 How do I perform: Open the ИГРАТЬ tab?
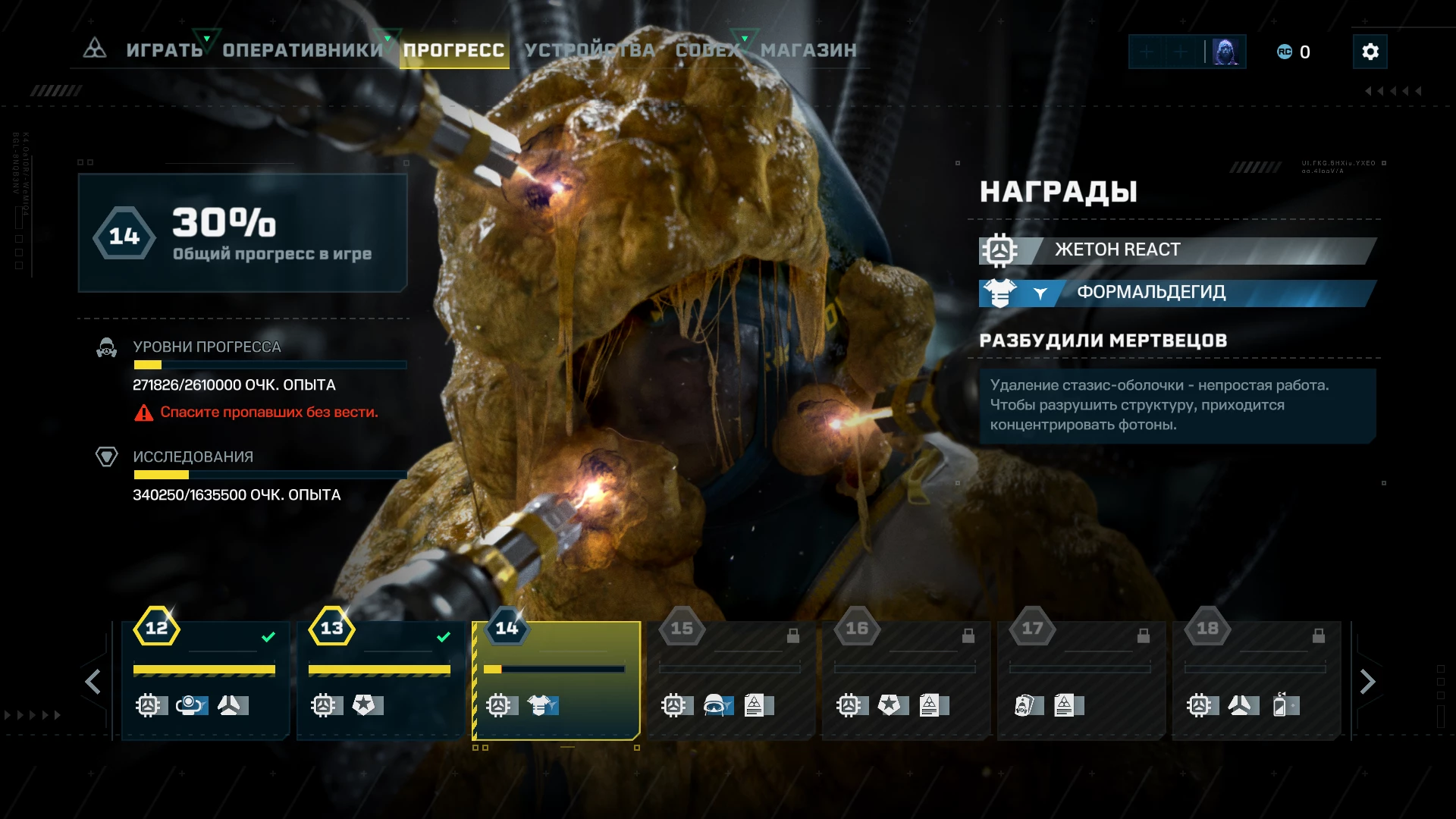click(164, 50)
